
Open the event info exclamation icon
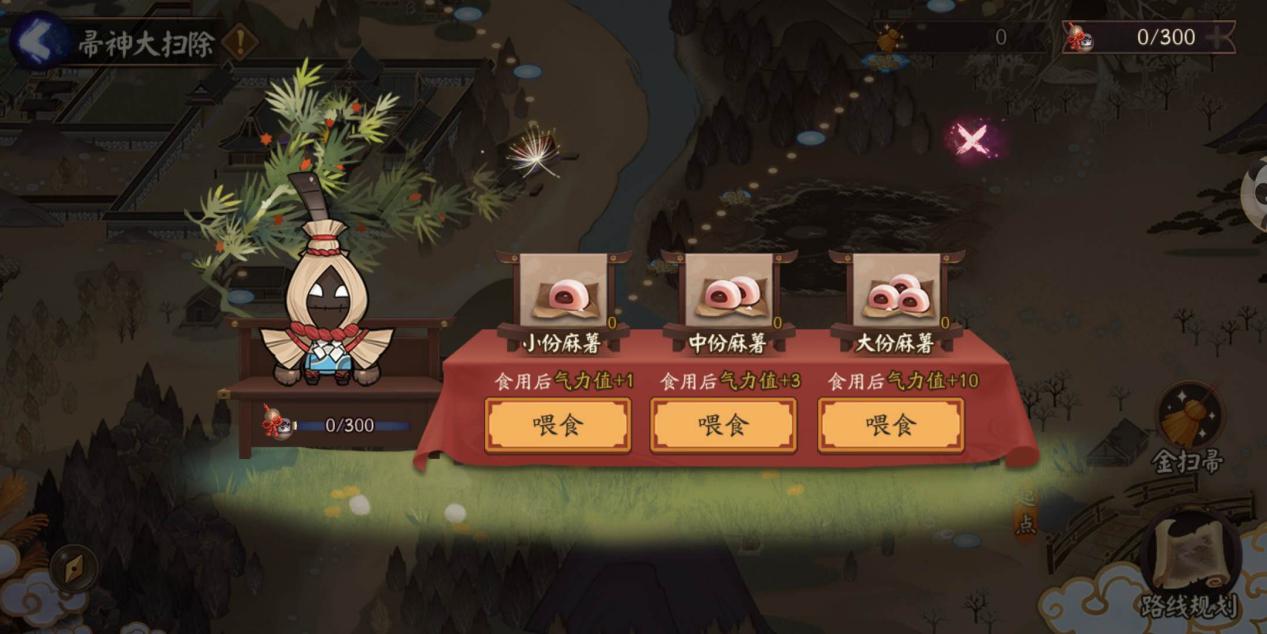coord(240,42)
